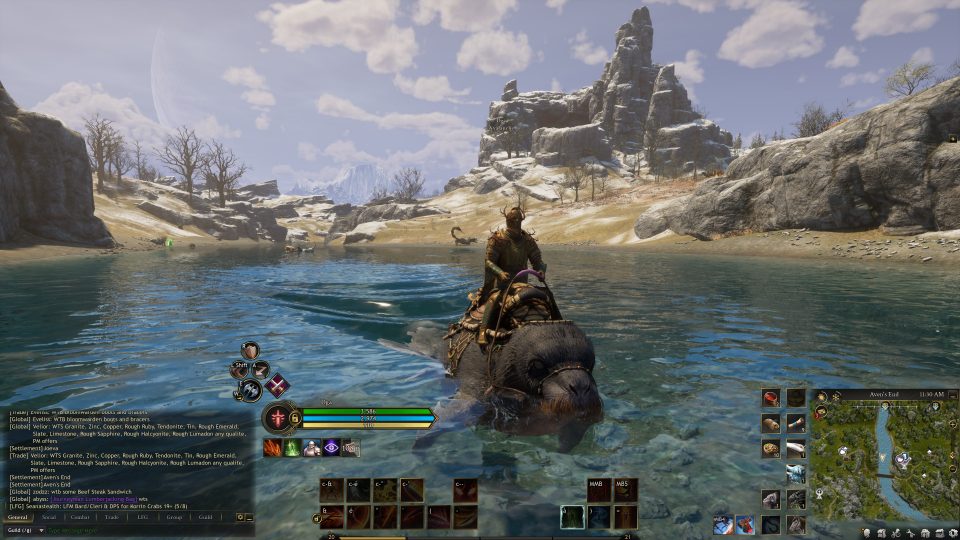Open the Guild chat tab
Screen dimensions: 960x540
[x=205, y=517]
